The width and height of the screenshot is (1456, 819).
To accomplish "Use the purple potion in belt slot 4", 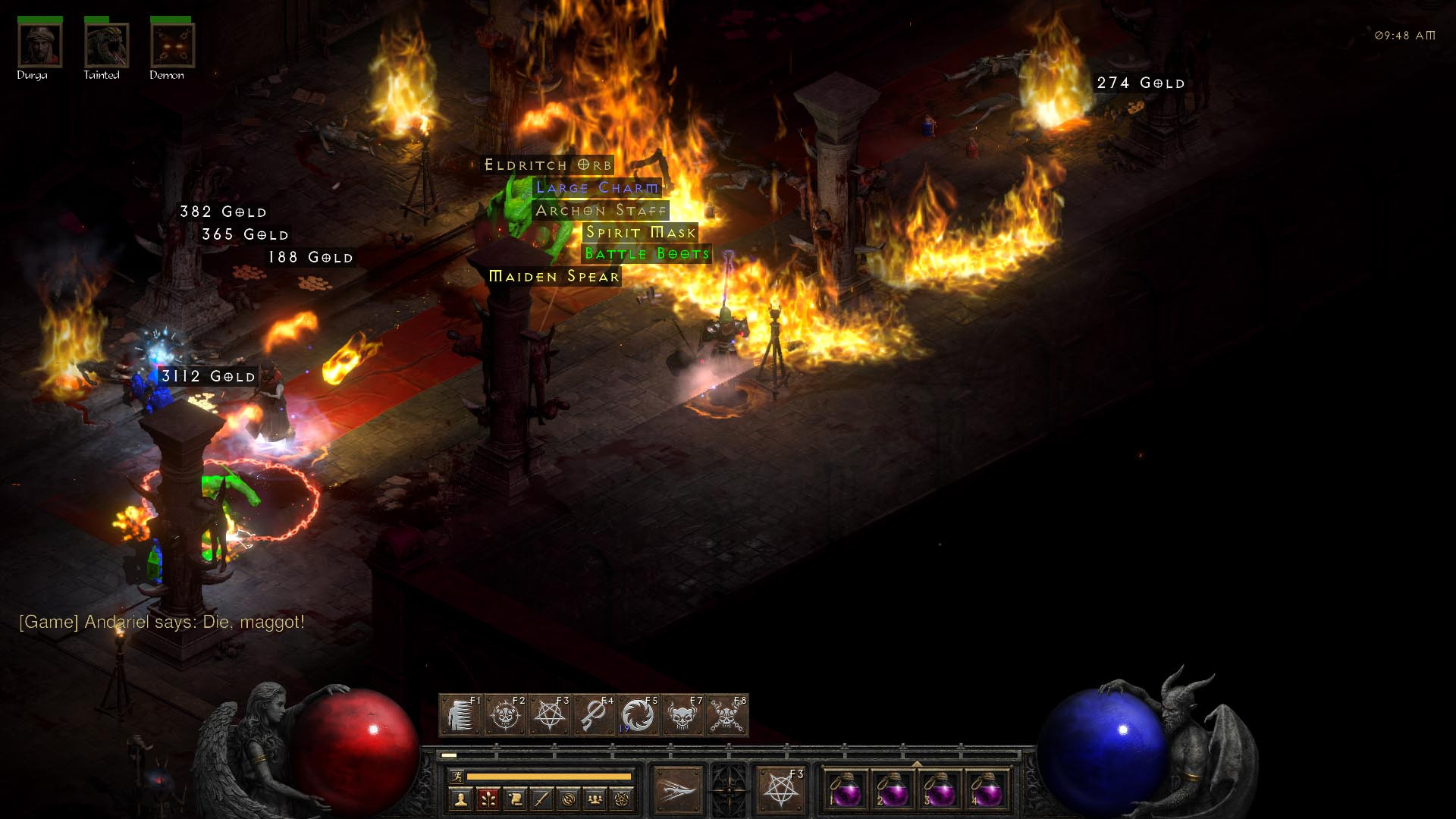I will pyautogui.click(x=986, y=791).
